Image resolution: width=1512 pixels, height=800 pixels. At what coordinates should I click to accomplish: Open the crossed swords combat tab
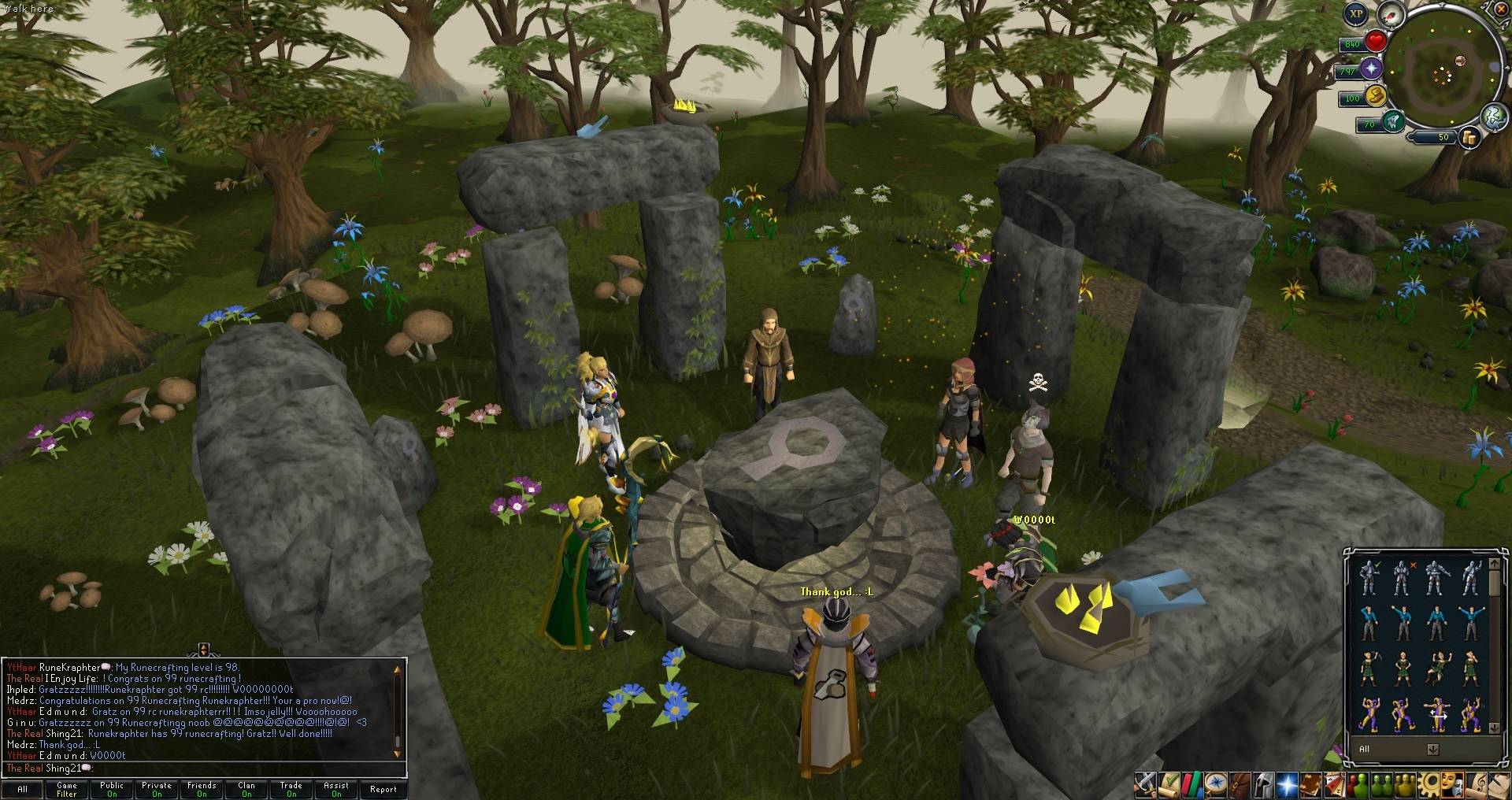1145,783
